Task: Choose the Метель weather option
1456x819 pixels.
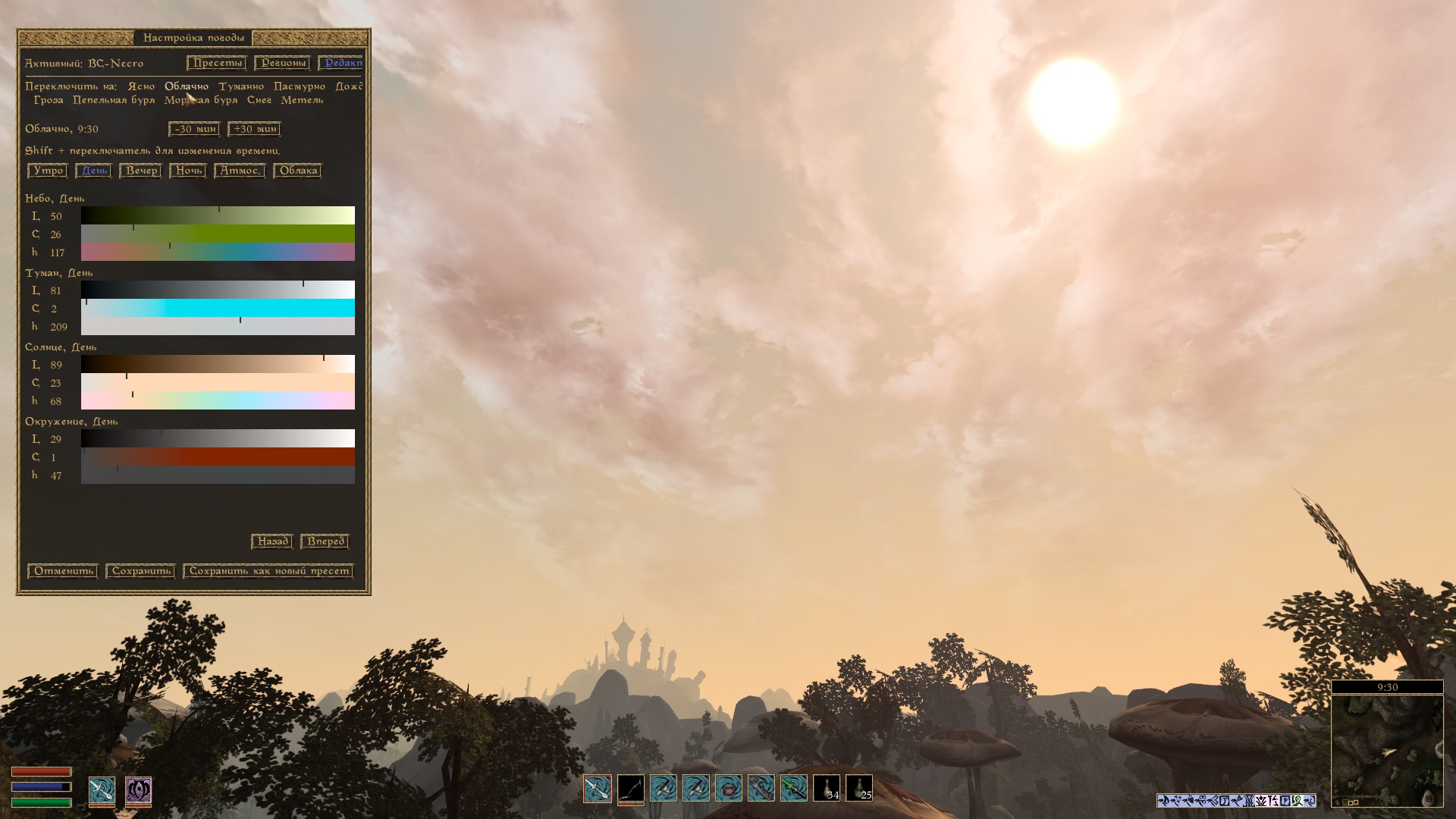Action: tap(302, 100)
